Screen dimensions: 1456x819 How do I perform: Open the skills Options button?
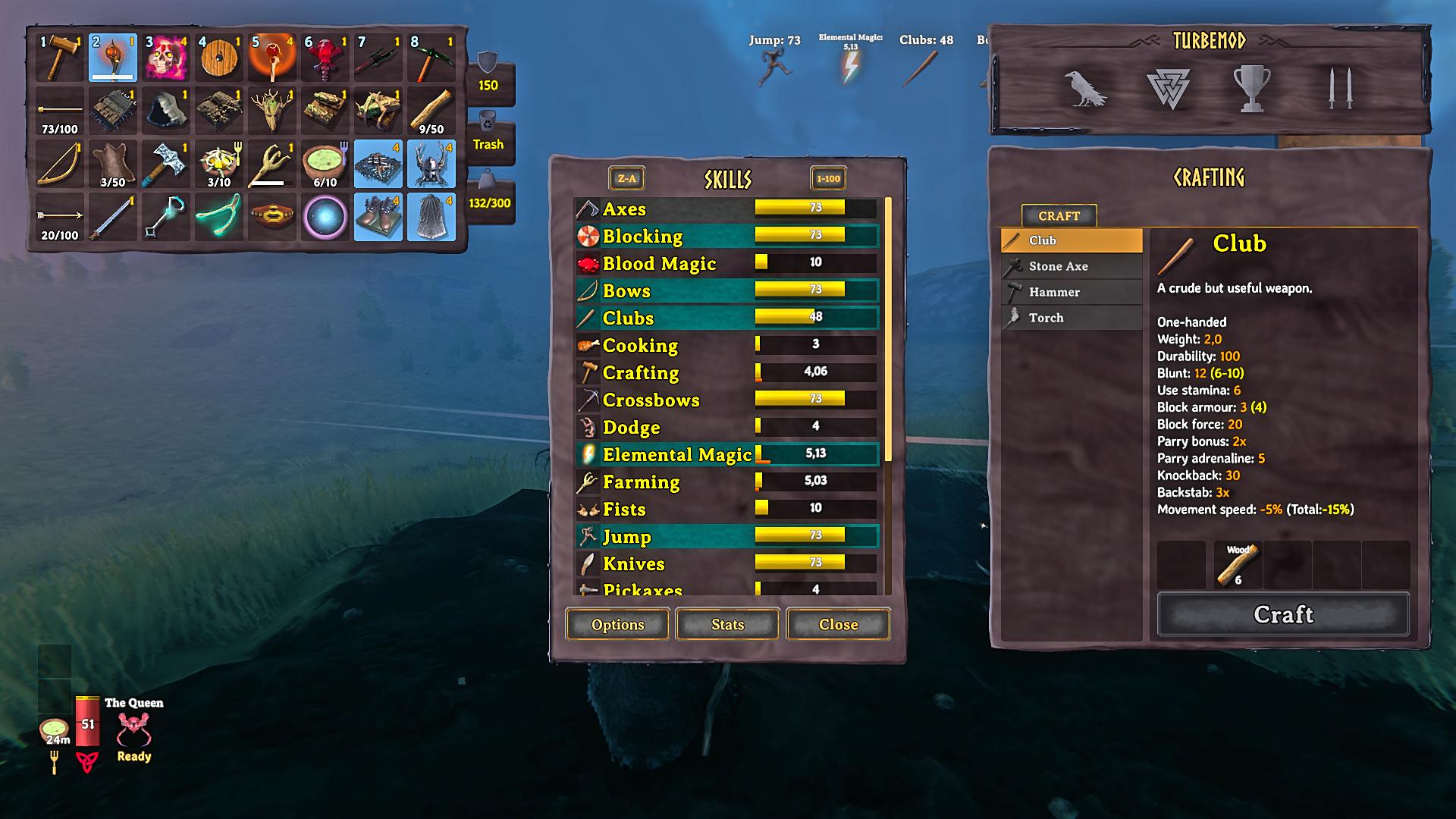point(617,624)
